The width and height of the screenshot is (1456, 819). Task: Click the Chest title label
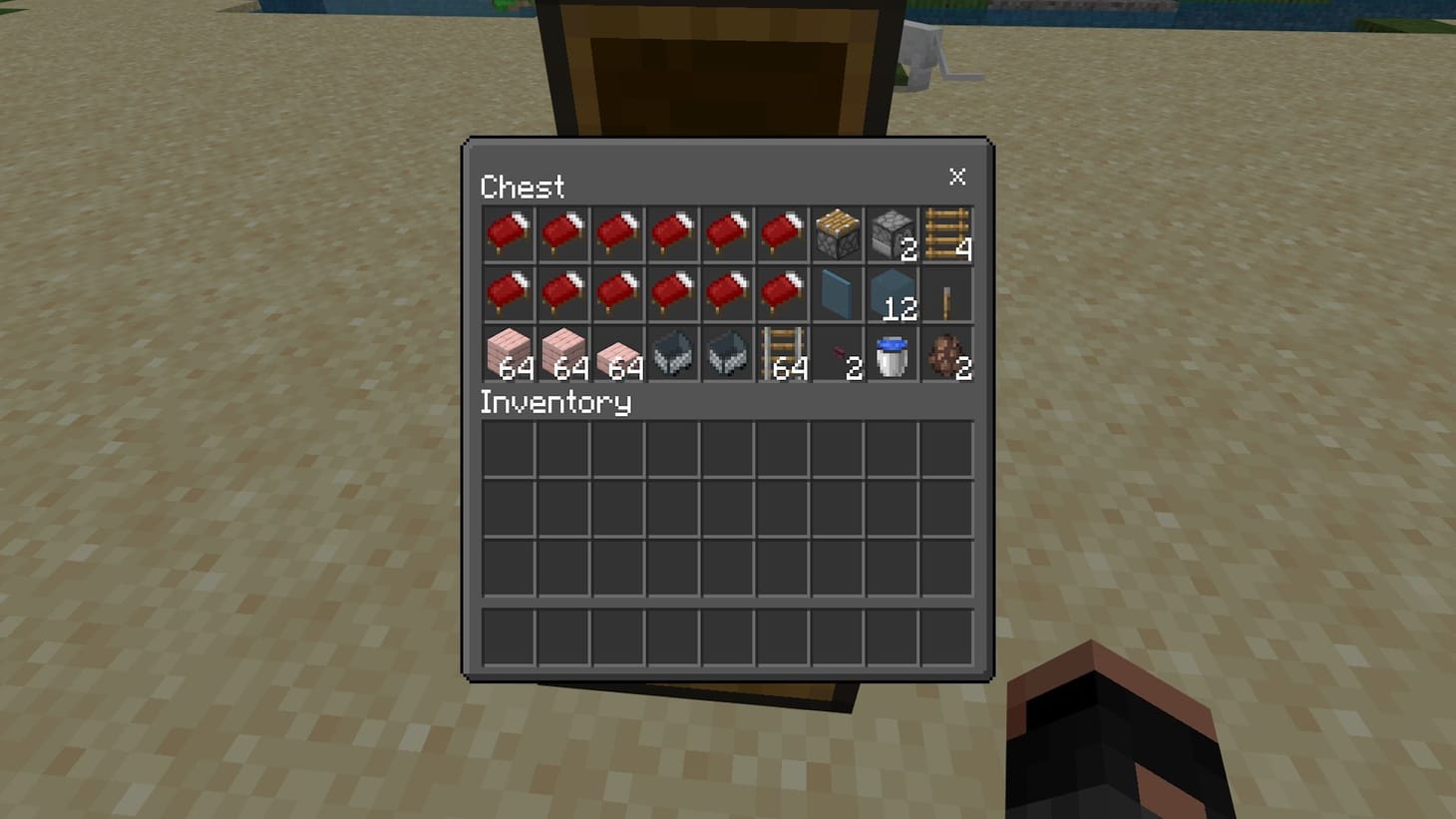[x=523, y=188]
